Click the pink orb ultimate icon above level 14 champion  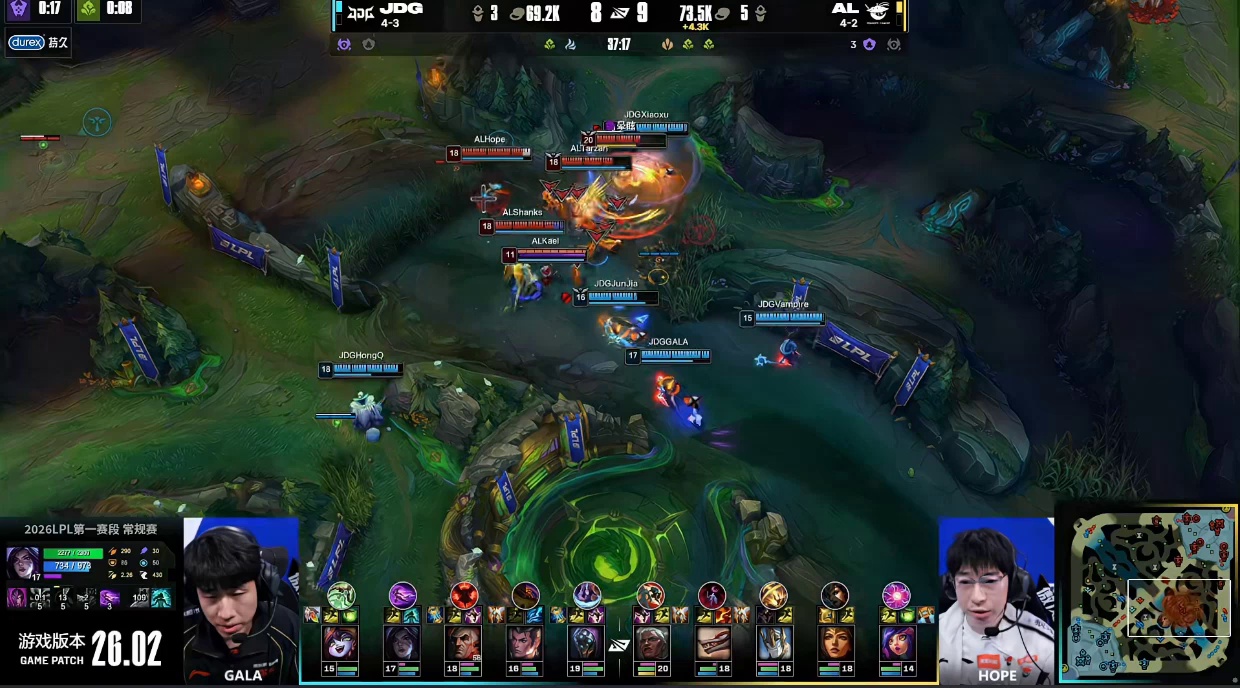pyautogui.click(x=896, y=595)
